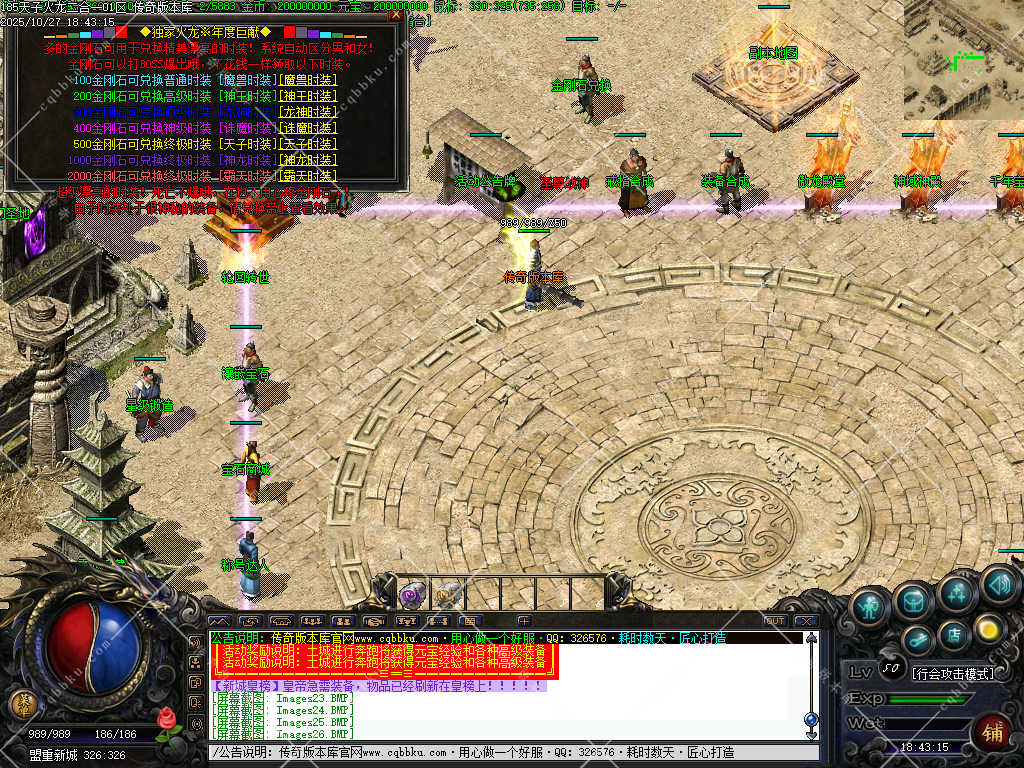Pick the yellow 龙神时装 exchange link
1024x768 pixels.
pyautogui.click(x=309, y=112)
